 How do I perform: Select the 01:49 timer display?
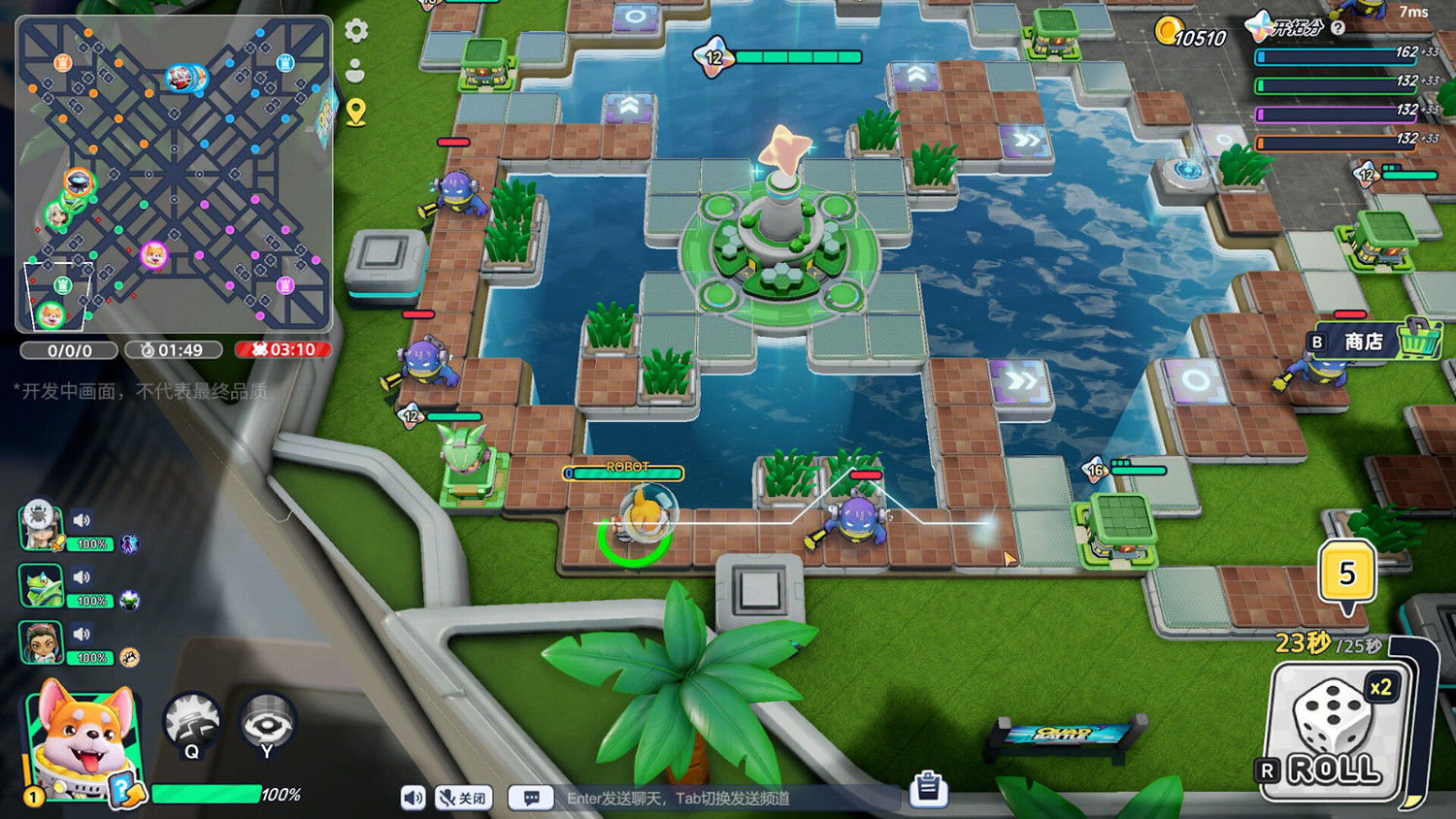point(175,350)
